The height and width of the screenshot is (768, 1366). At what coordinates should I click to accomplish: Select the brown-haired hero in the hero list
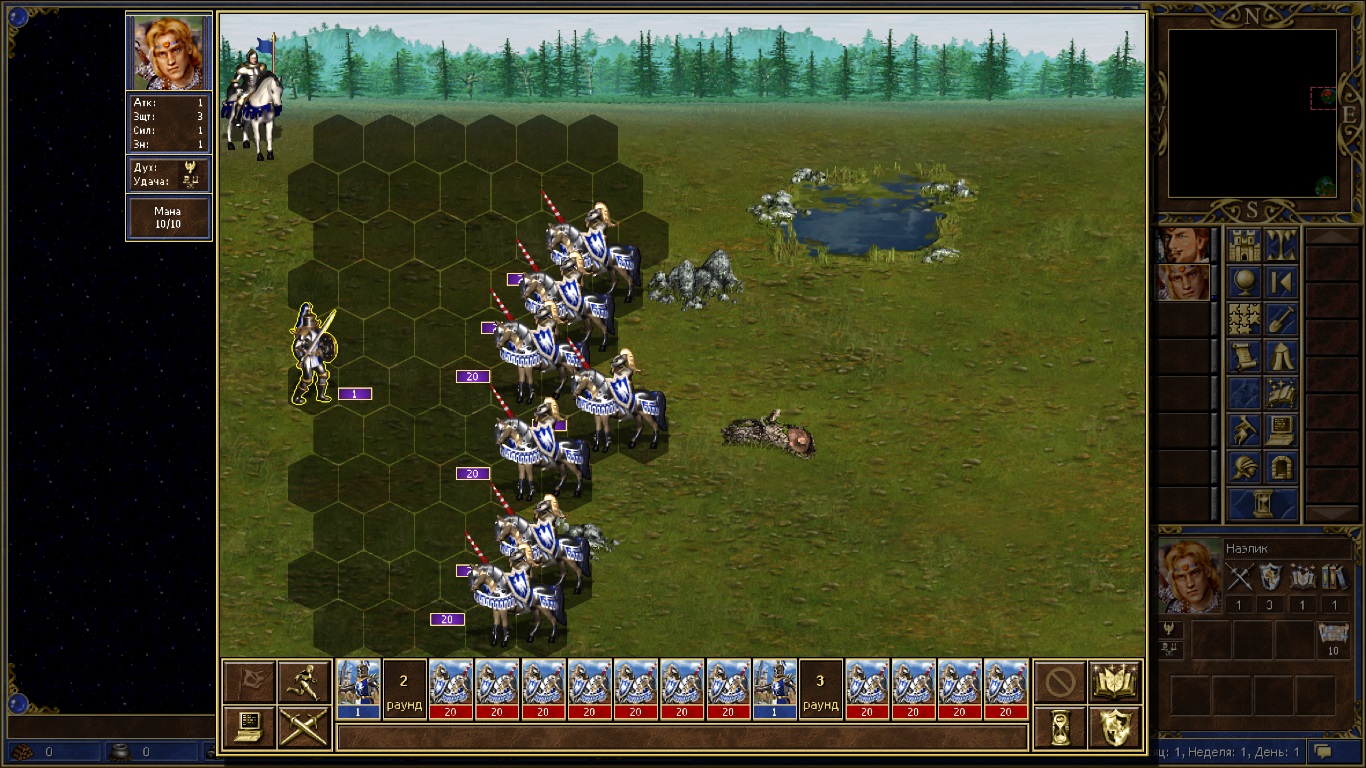click(x=1183, y=245)
